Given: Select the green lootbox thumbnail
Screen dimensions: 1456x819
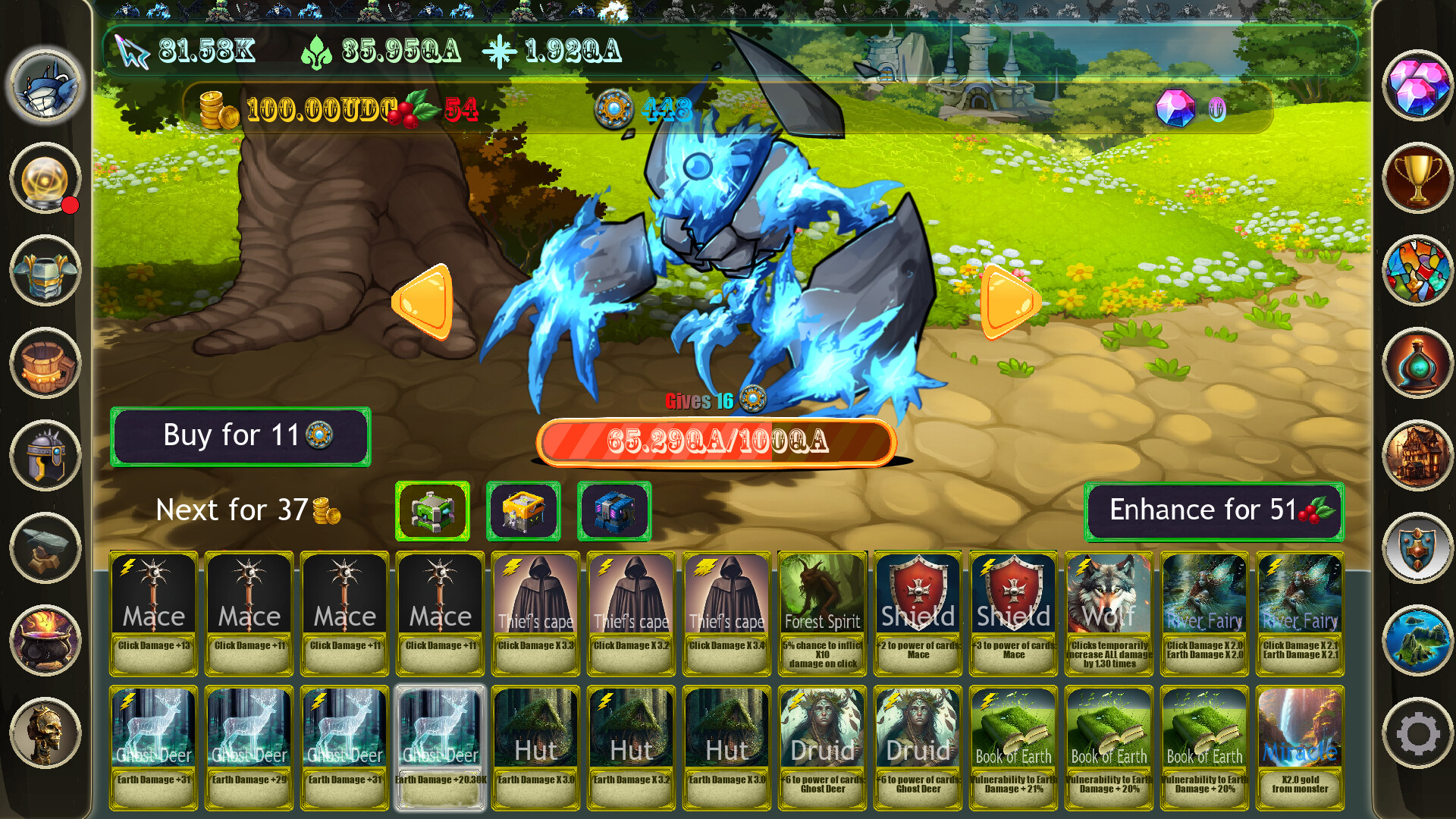Looking at the screenshot, I should coord(433,510).
